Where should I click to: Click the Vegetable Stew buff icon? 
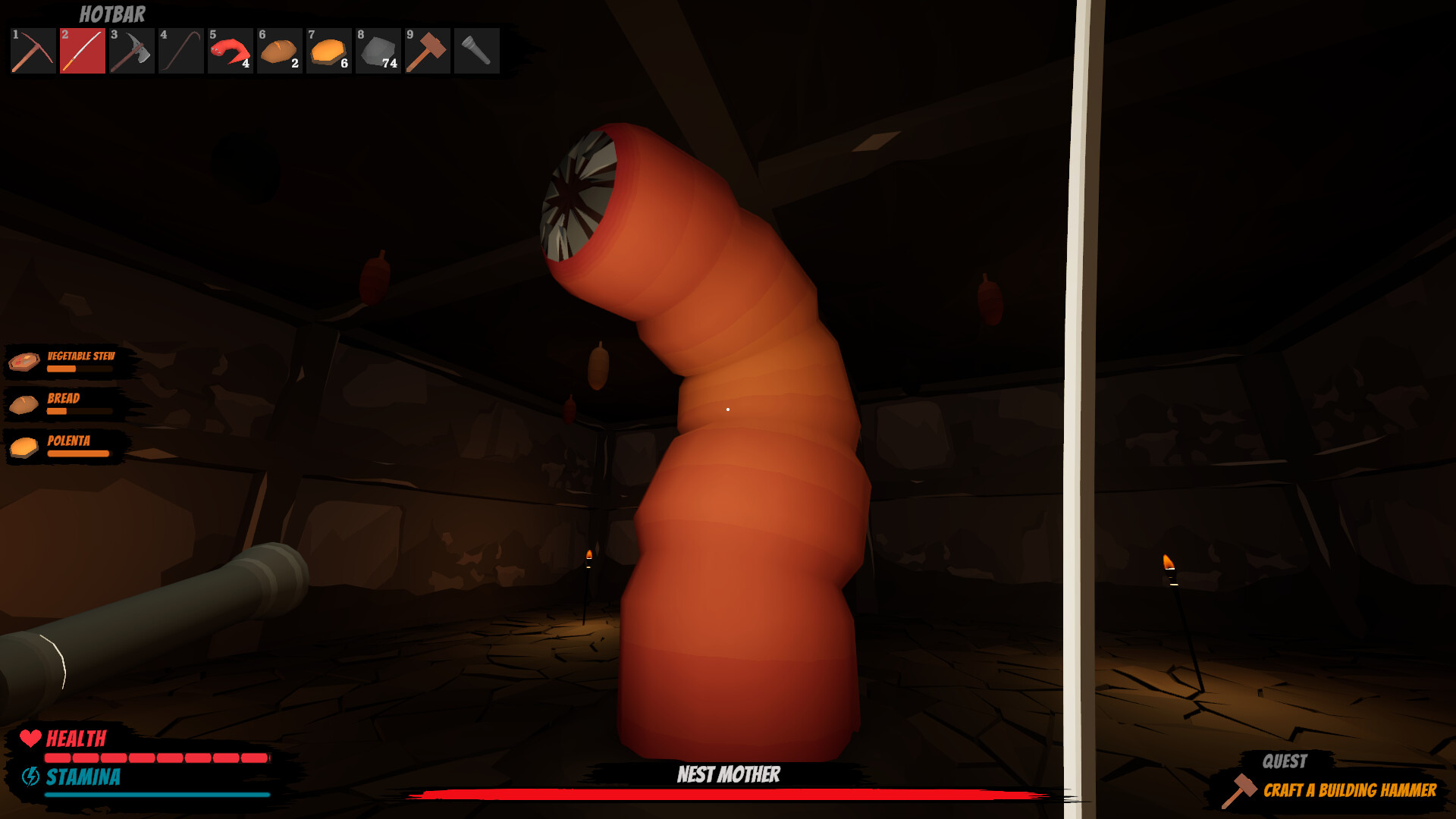24,362
